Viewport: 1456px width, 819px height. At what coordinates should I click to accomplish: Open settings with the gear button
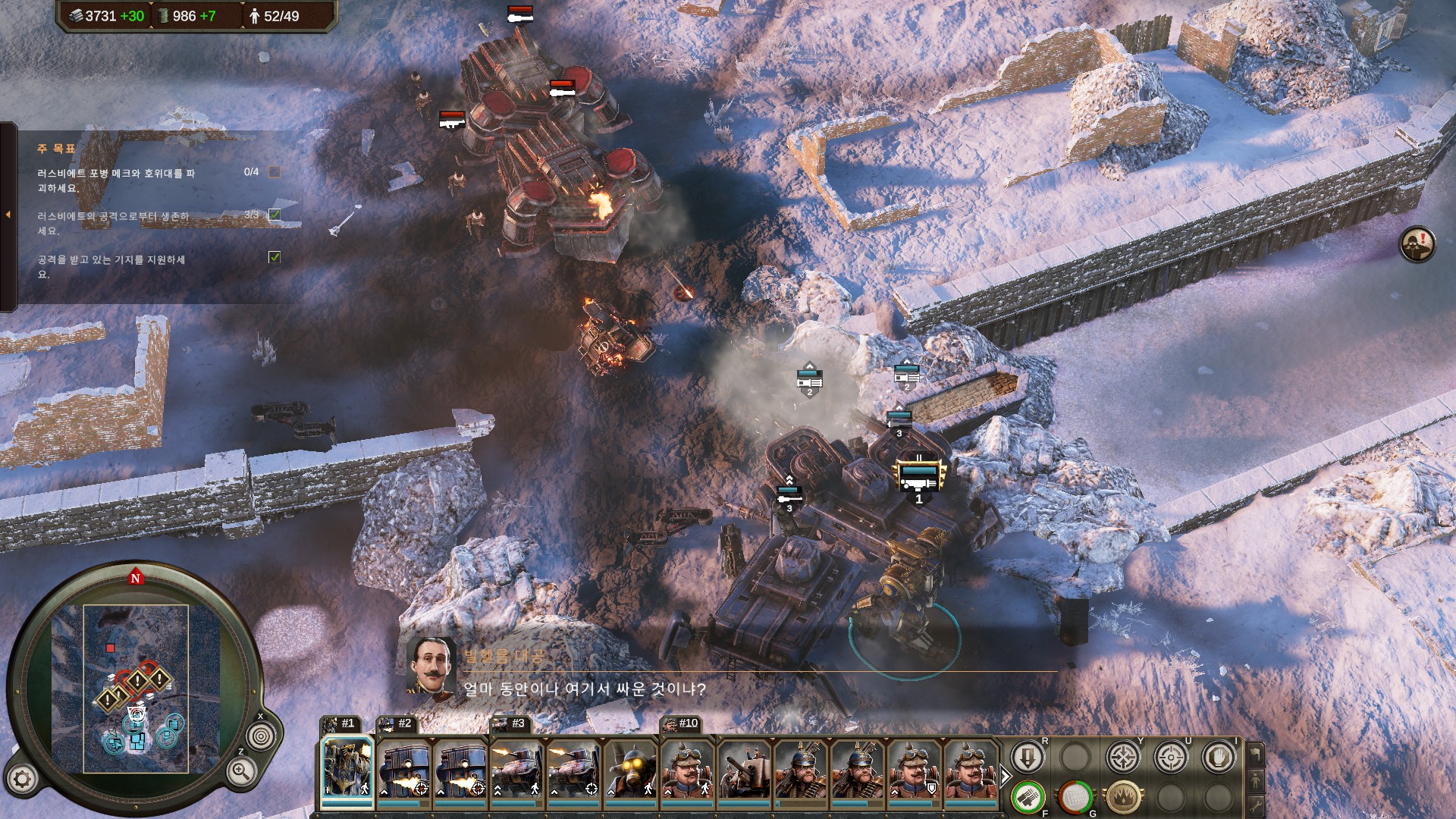pos(22,779)
